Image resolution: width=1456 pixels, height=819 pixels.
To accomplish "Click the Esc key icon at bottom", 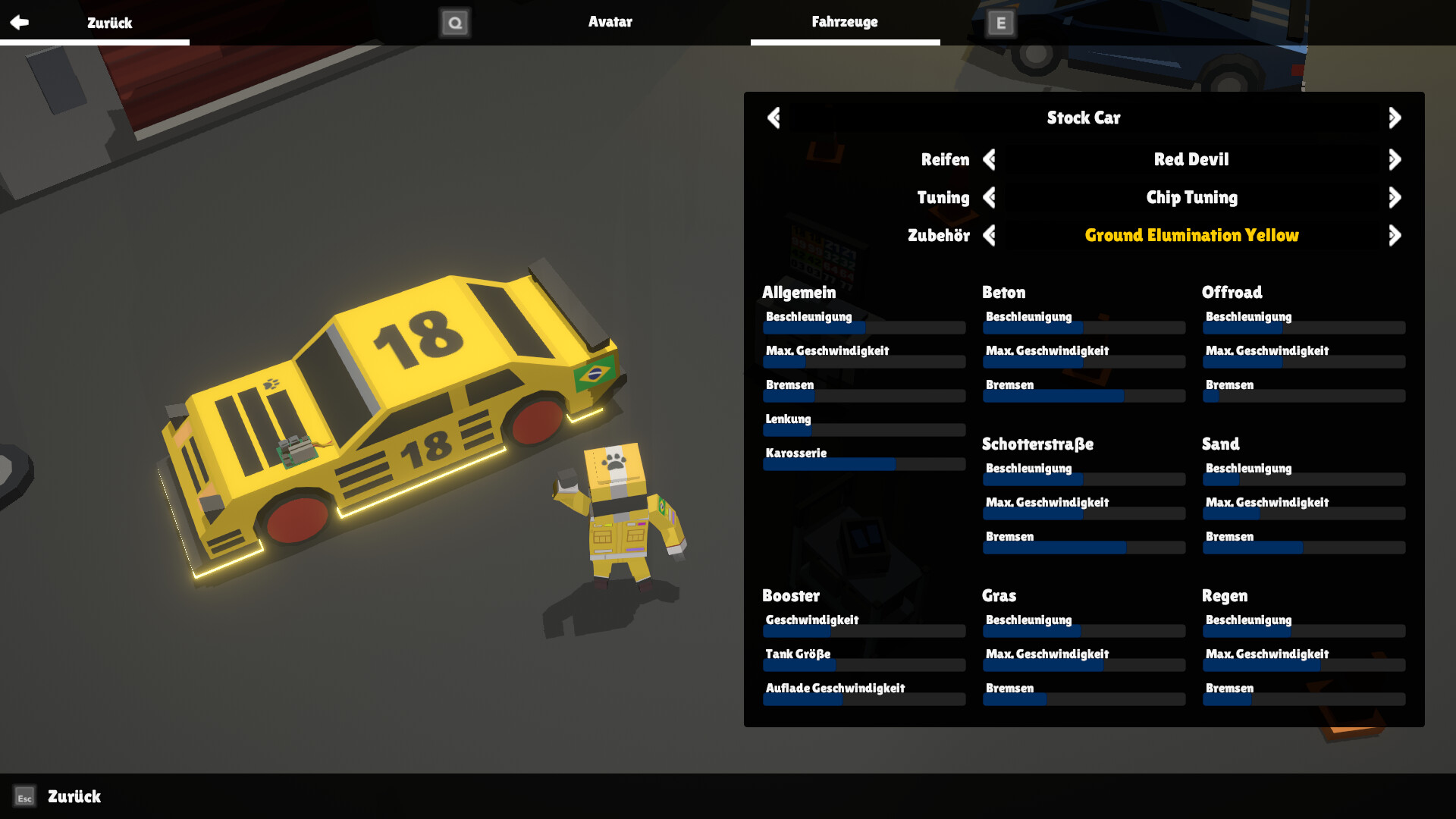I will (25, 797).
